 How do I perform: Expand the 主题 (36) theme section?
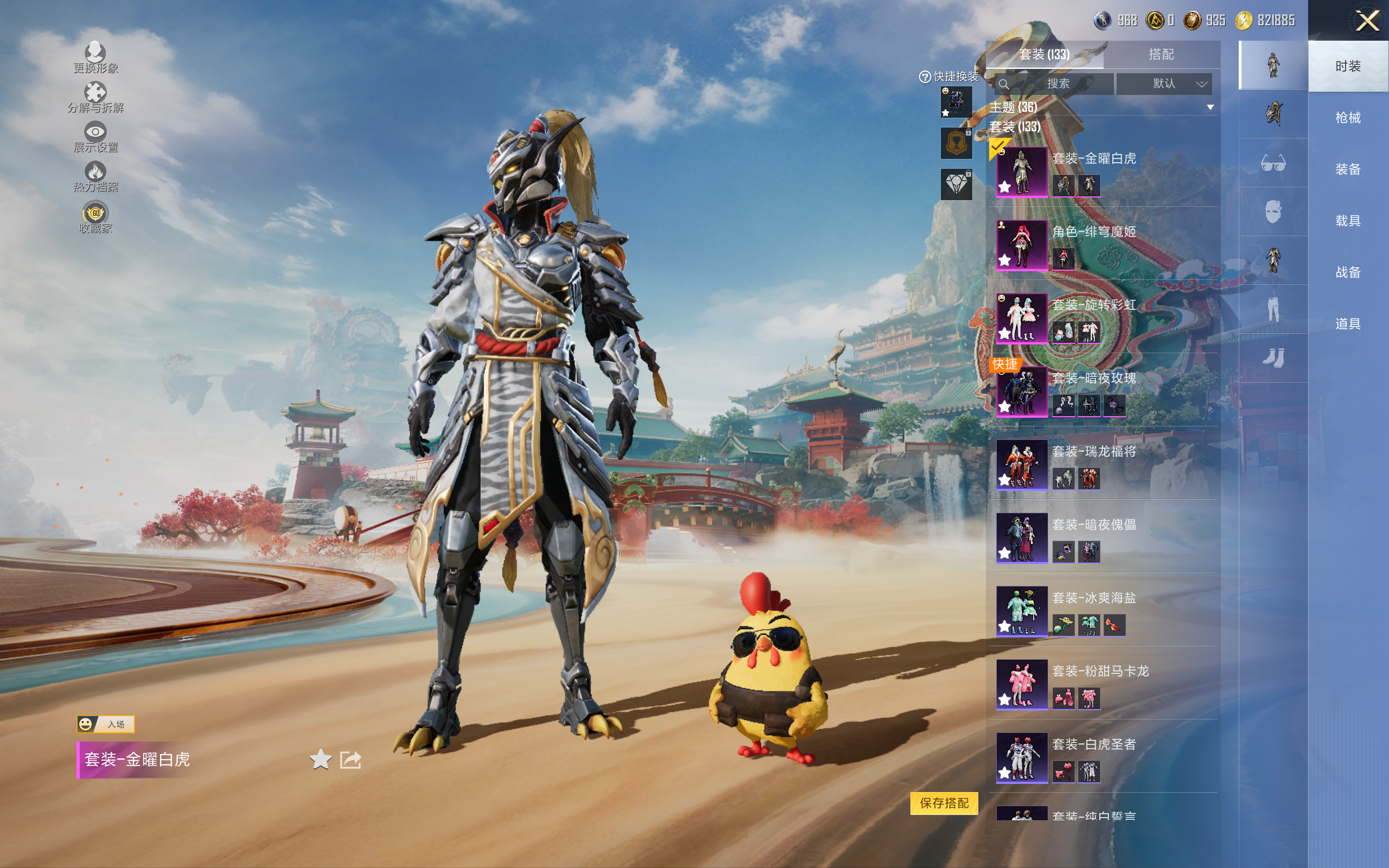1210,107
